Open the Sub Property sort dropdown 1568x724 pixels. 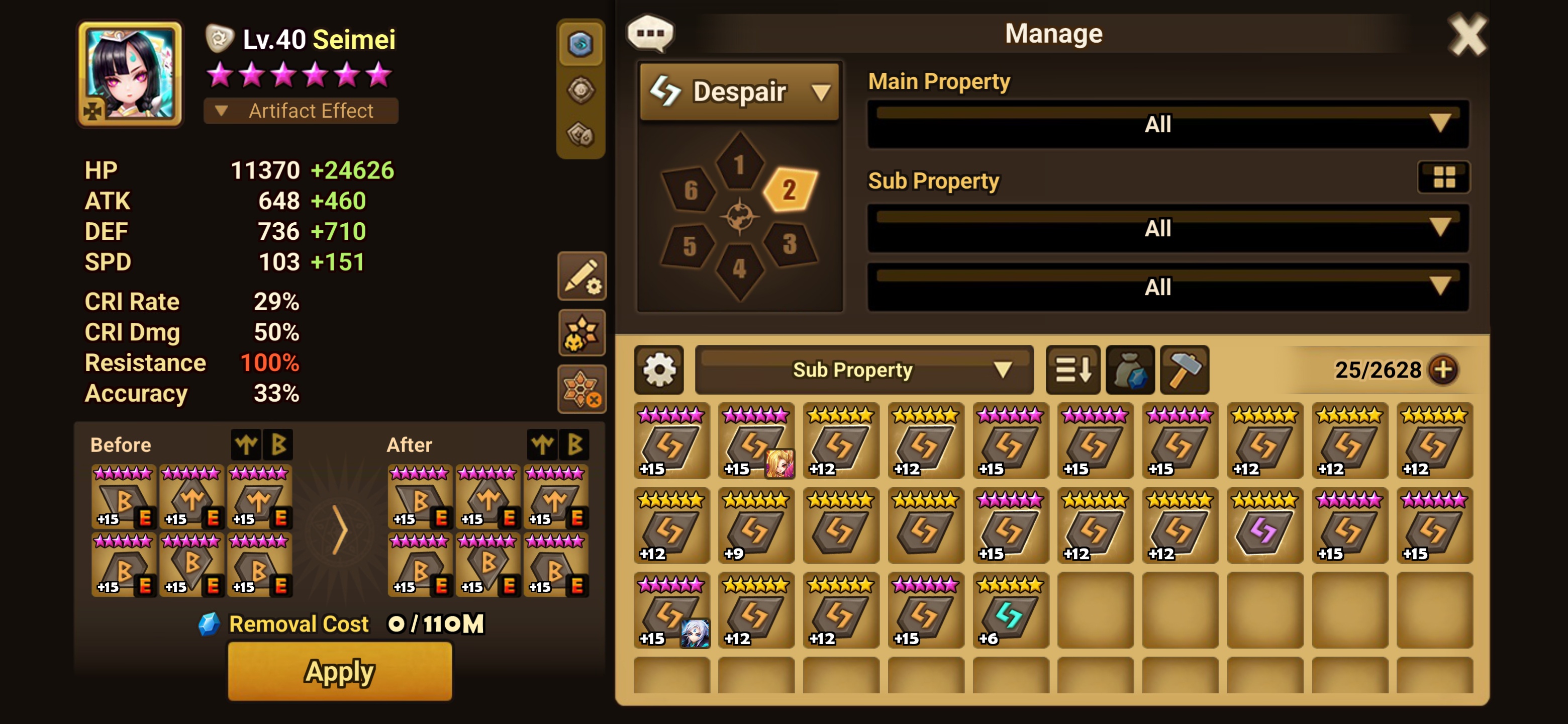point(864,370)
